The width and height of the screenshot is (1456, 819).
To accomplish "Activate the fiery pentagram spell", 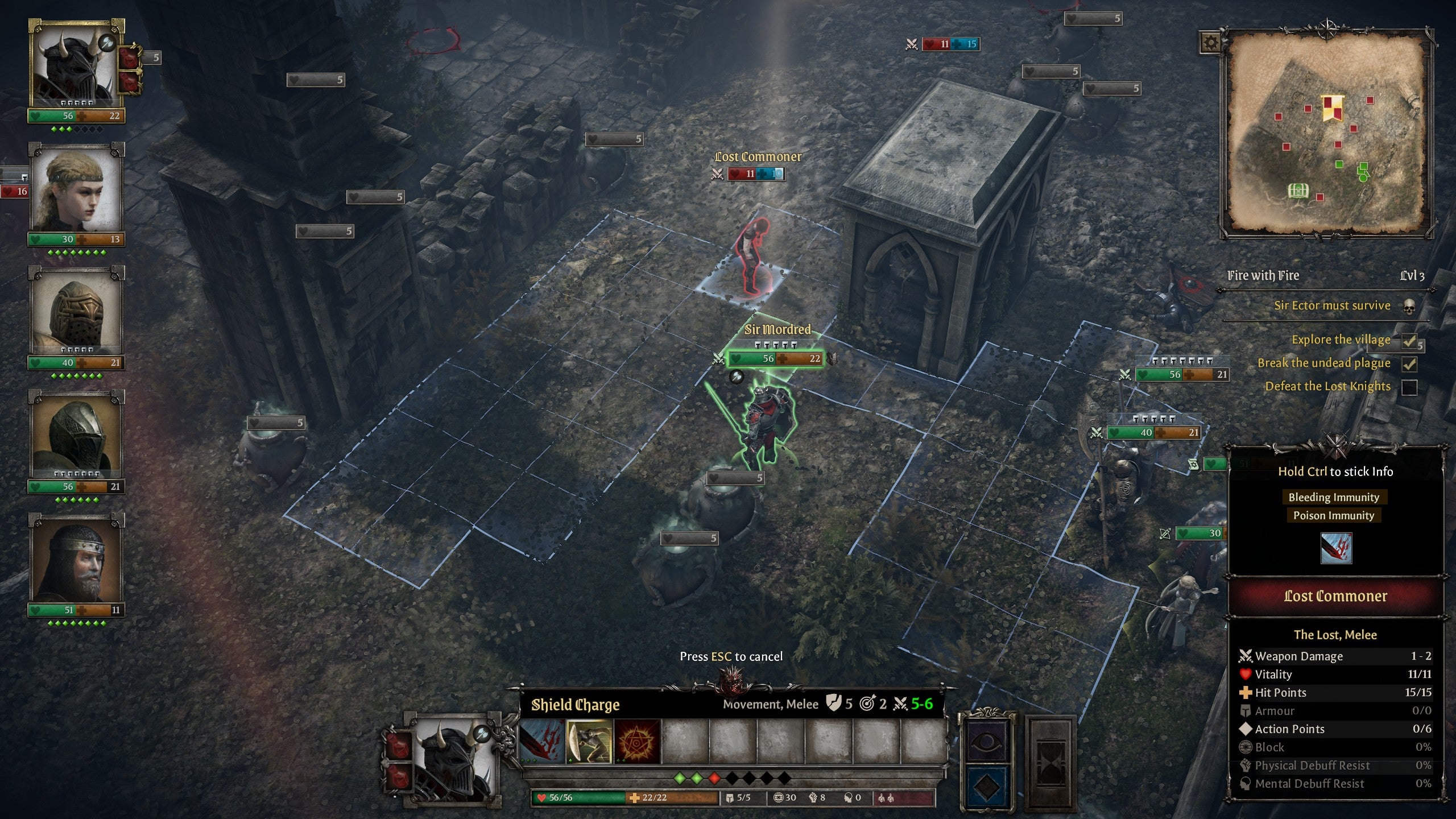I will (x=638, y=741).
